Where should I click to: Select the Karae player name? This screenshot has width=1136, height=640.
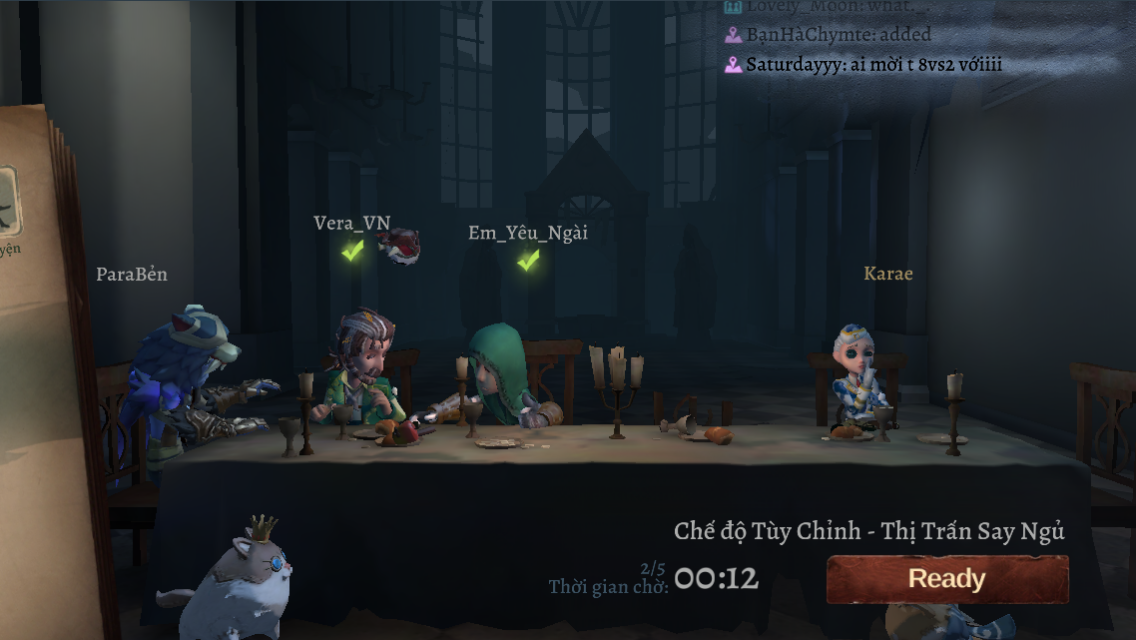888,273
